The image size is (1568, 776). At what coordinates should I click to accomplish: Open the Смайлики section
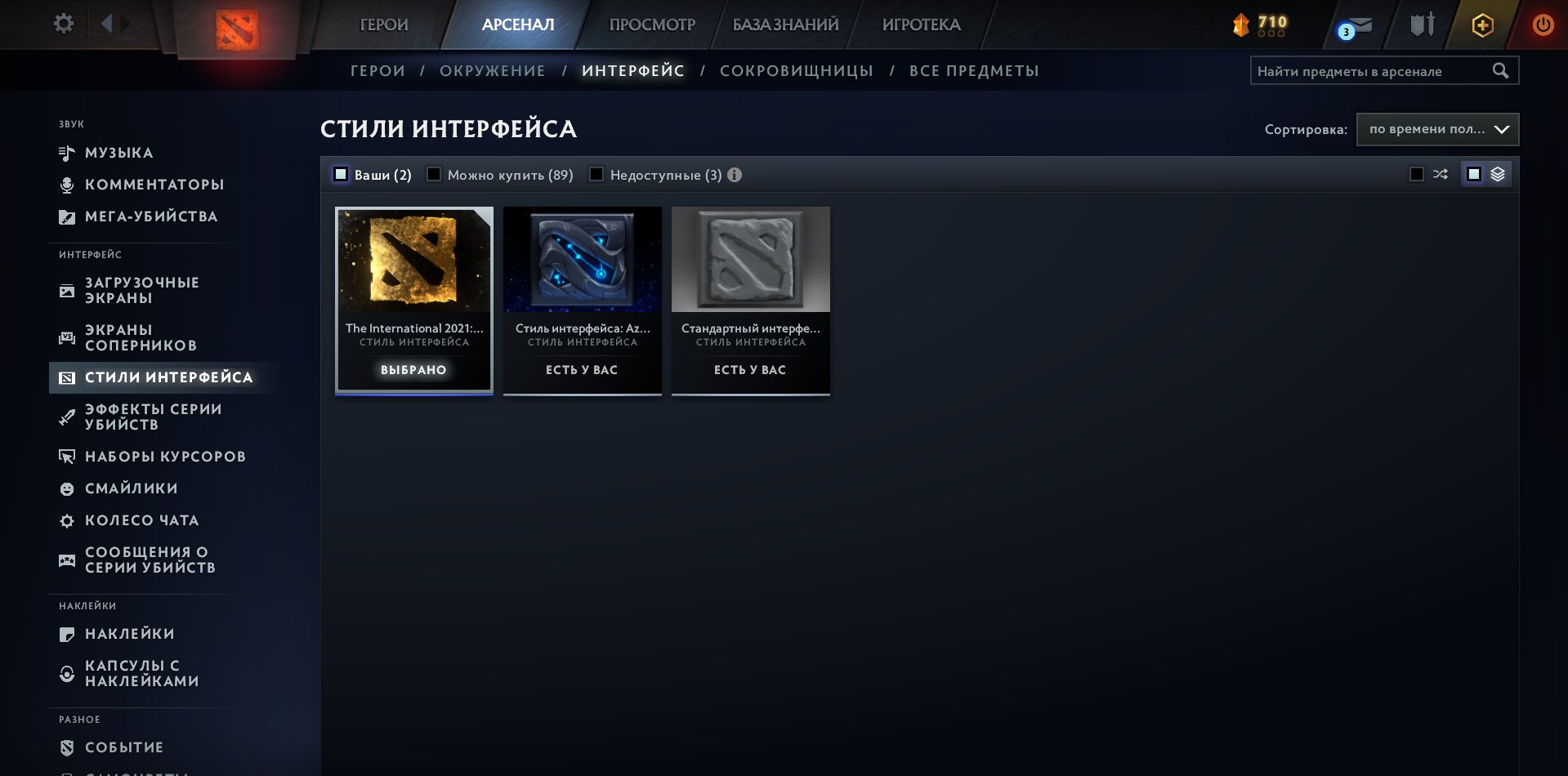click(132, 488)
